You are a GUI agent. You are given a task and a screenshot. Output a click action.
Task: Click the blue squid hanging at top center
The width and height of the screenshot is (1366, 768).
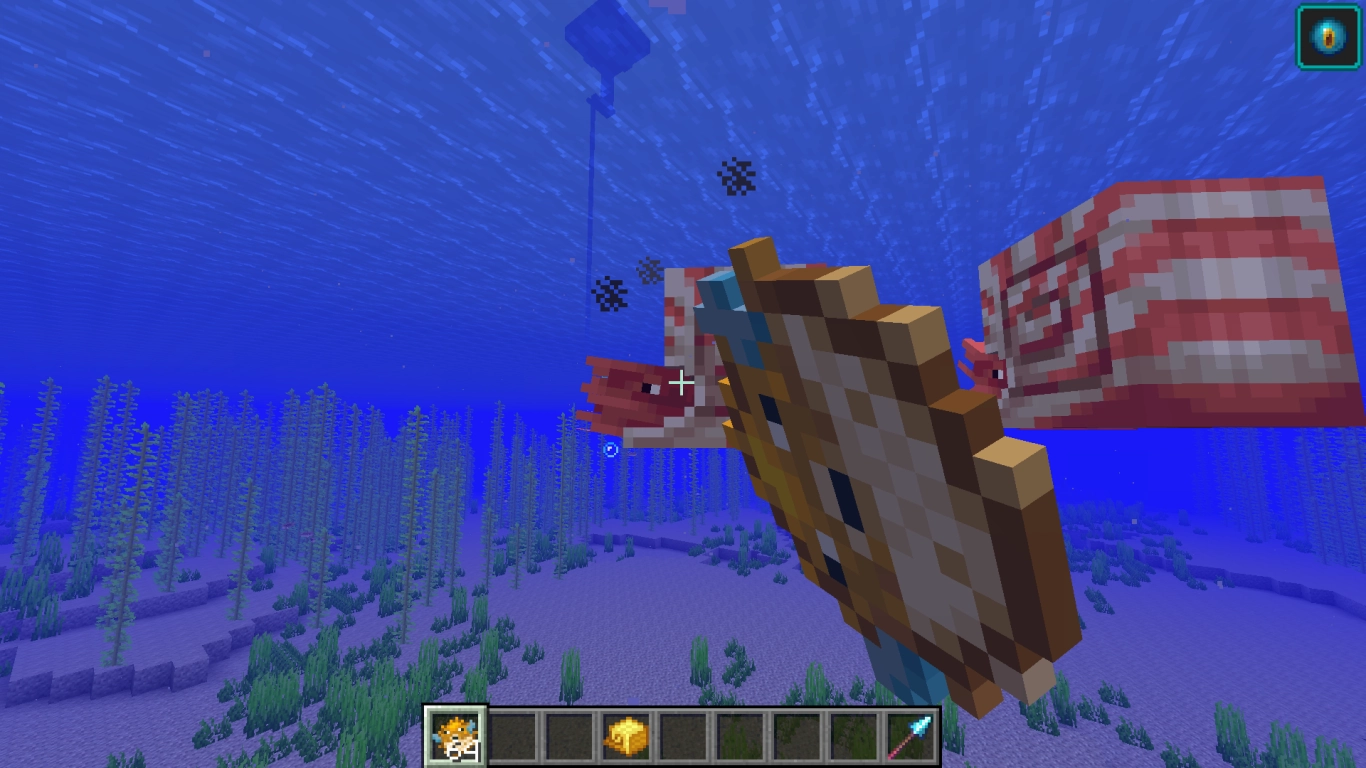[x=610, y=35]
